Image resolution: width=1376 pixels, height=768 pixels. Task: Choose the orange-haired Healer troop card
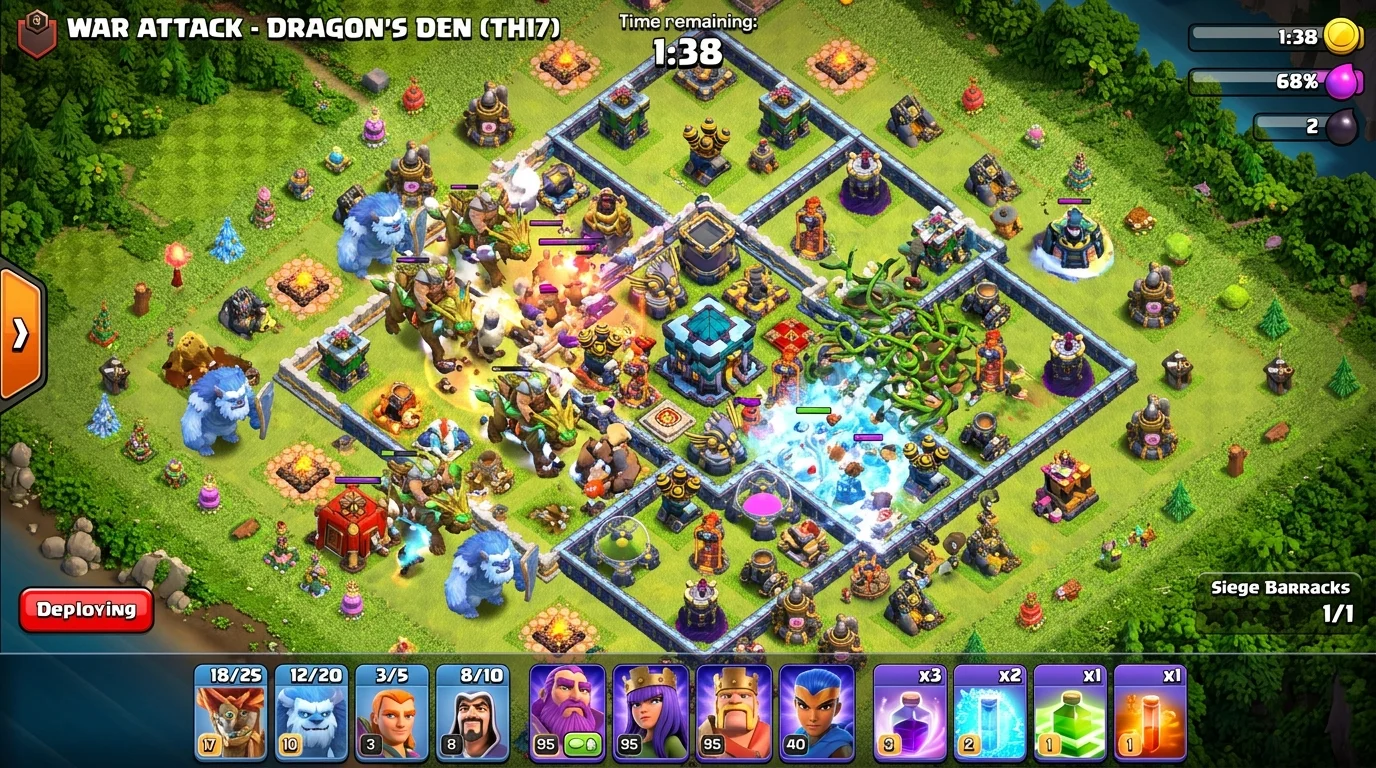point(392,712)
